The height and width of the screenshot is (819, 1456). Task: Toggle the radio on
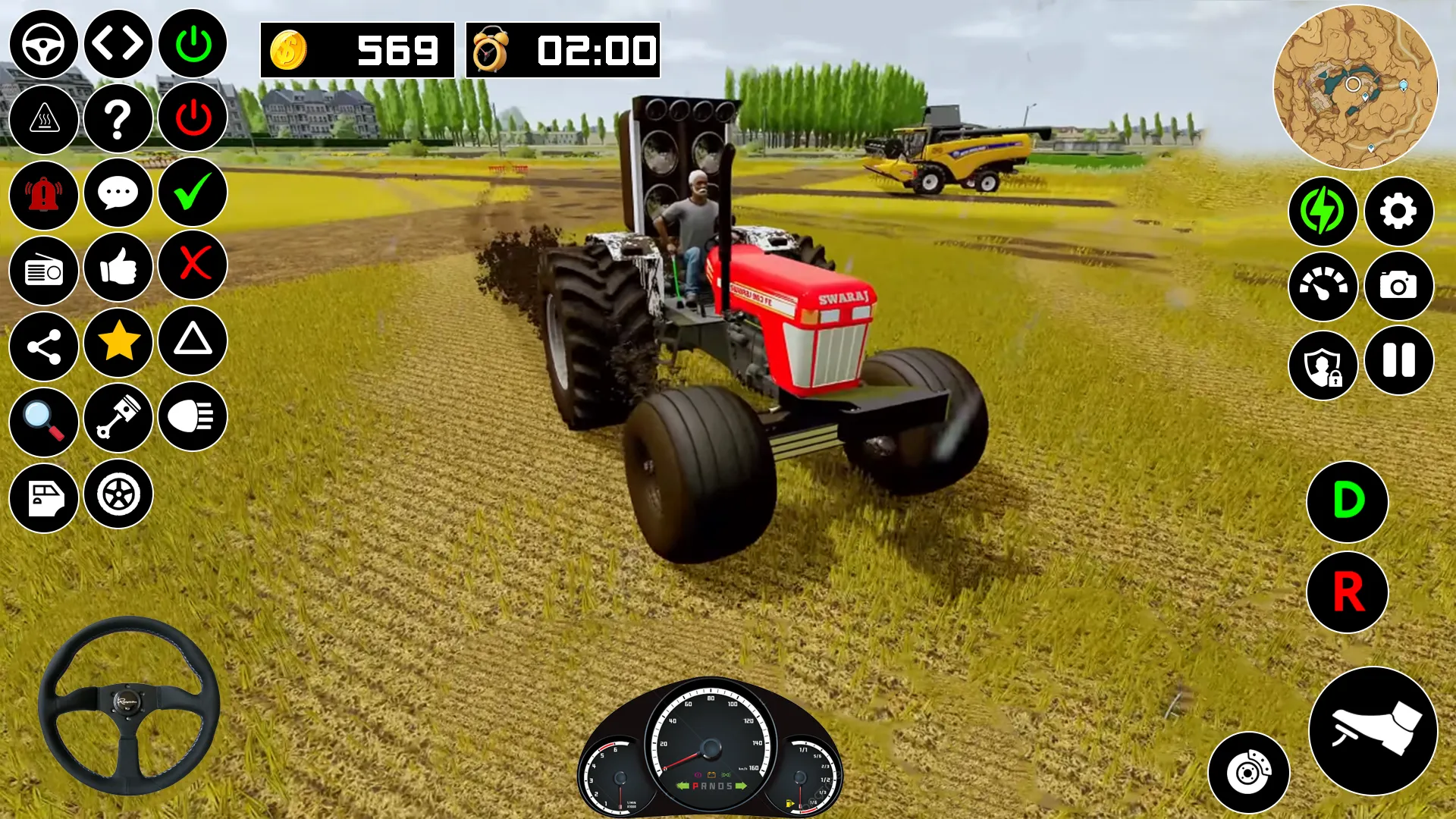tap(43, 269)
